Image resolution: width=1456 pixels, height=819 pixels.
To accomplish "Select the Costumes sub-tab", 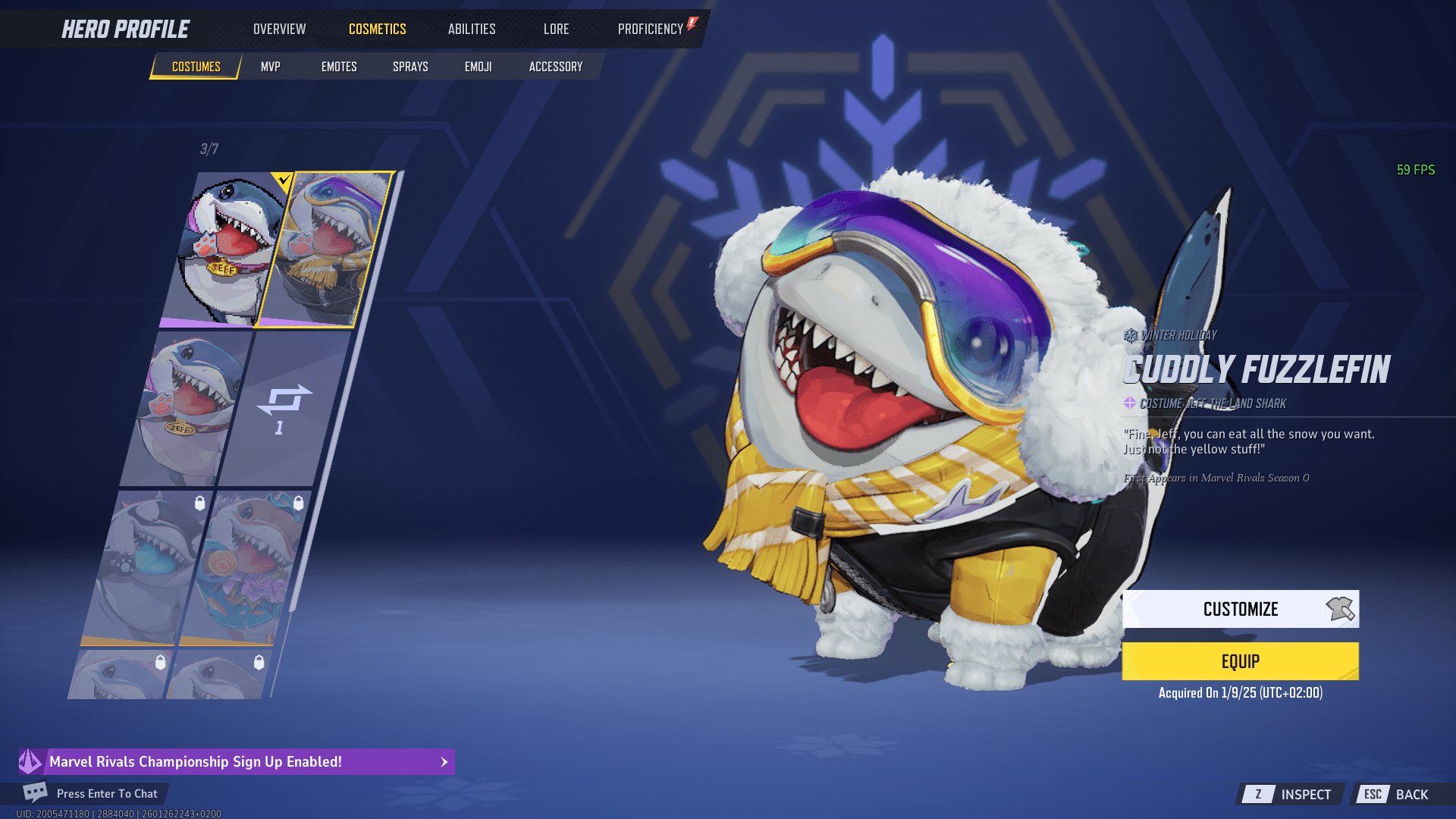I will tap(196, 67).
